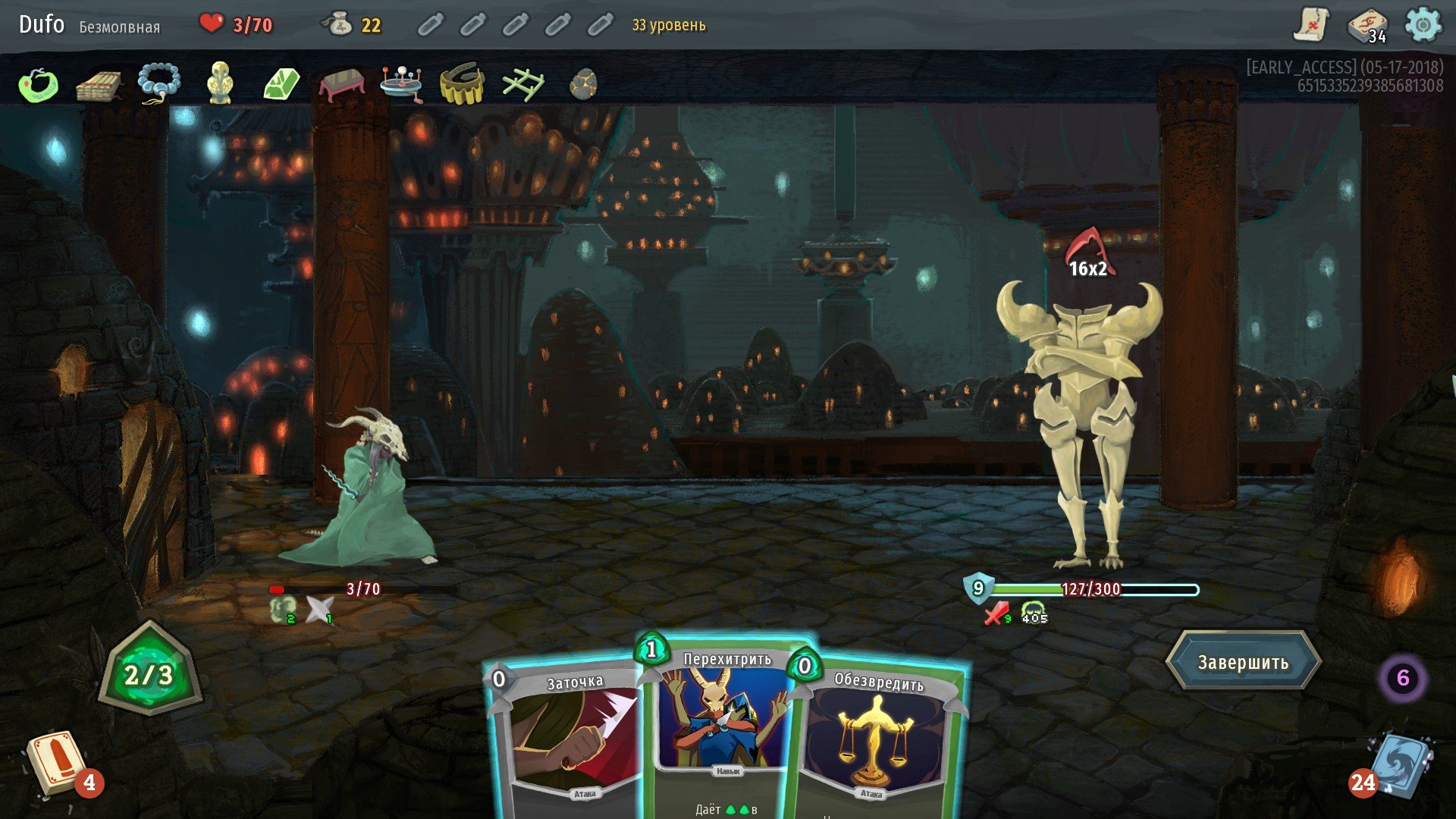Inspect the woven mat relic
The image size is (1456, 819).
tap(99, 85)
